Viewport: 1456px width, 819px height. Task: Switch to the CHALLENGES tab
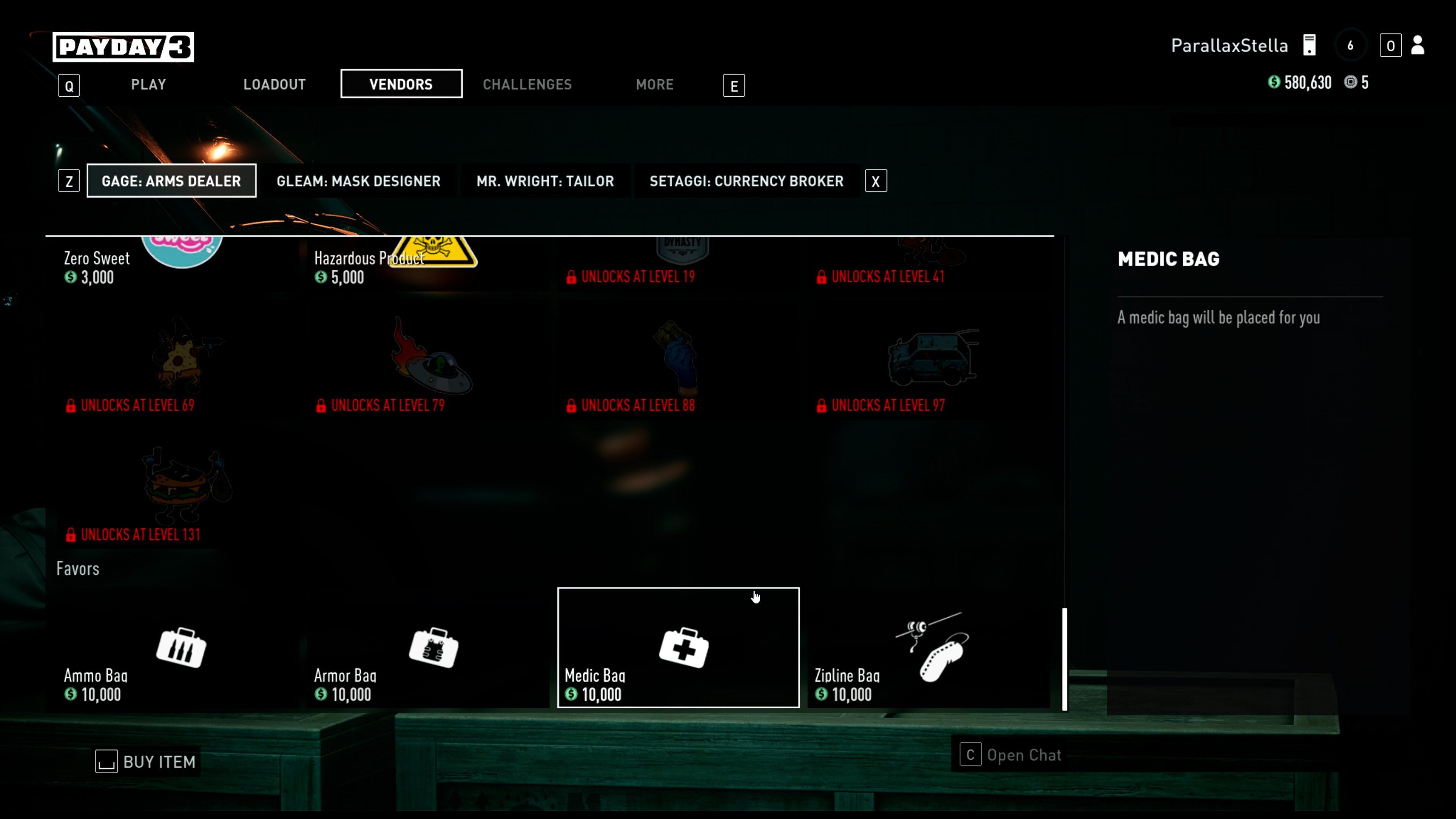tap(527, 84)
